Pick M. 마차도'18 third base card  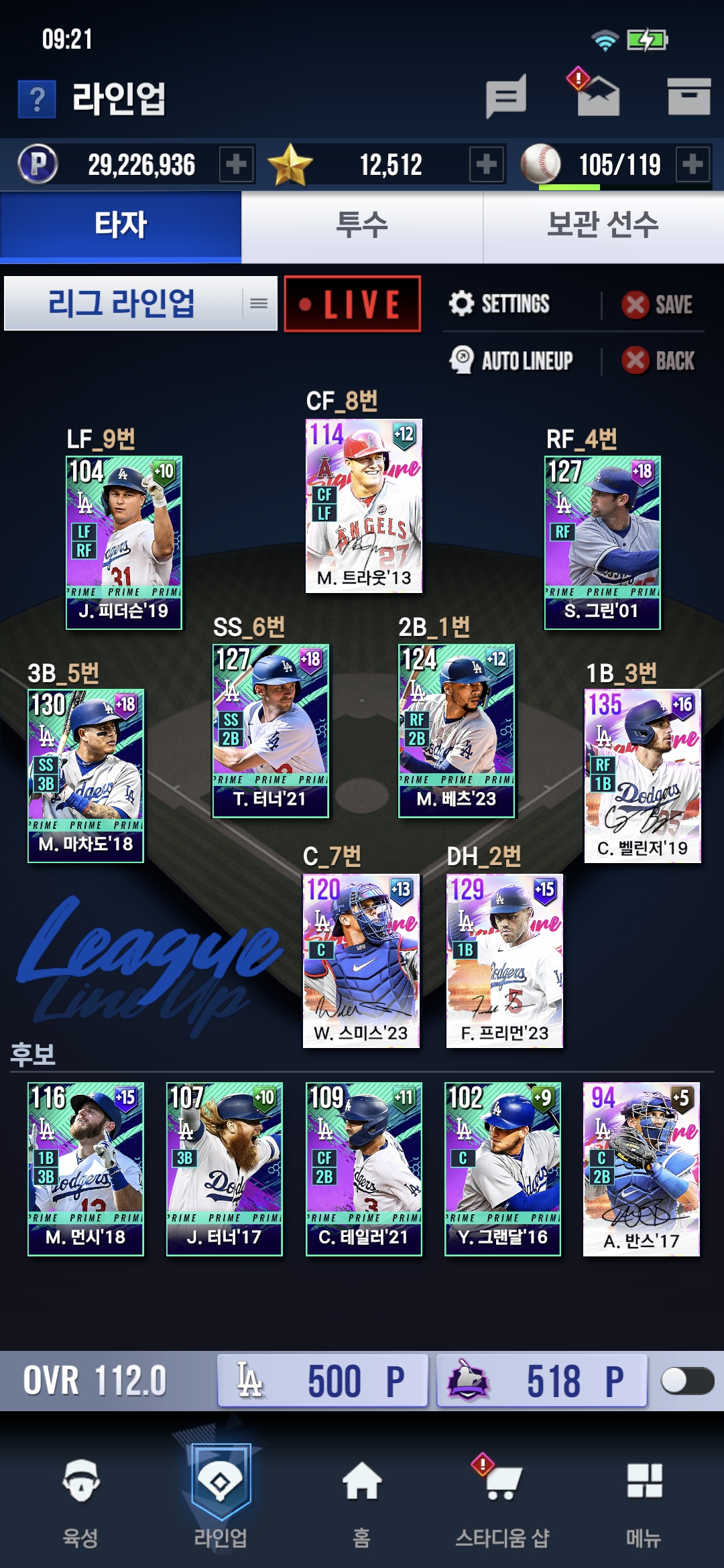86,775
